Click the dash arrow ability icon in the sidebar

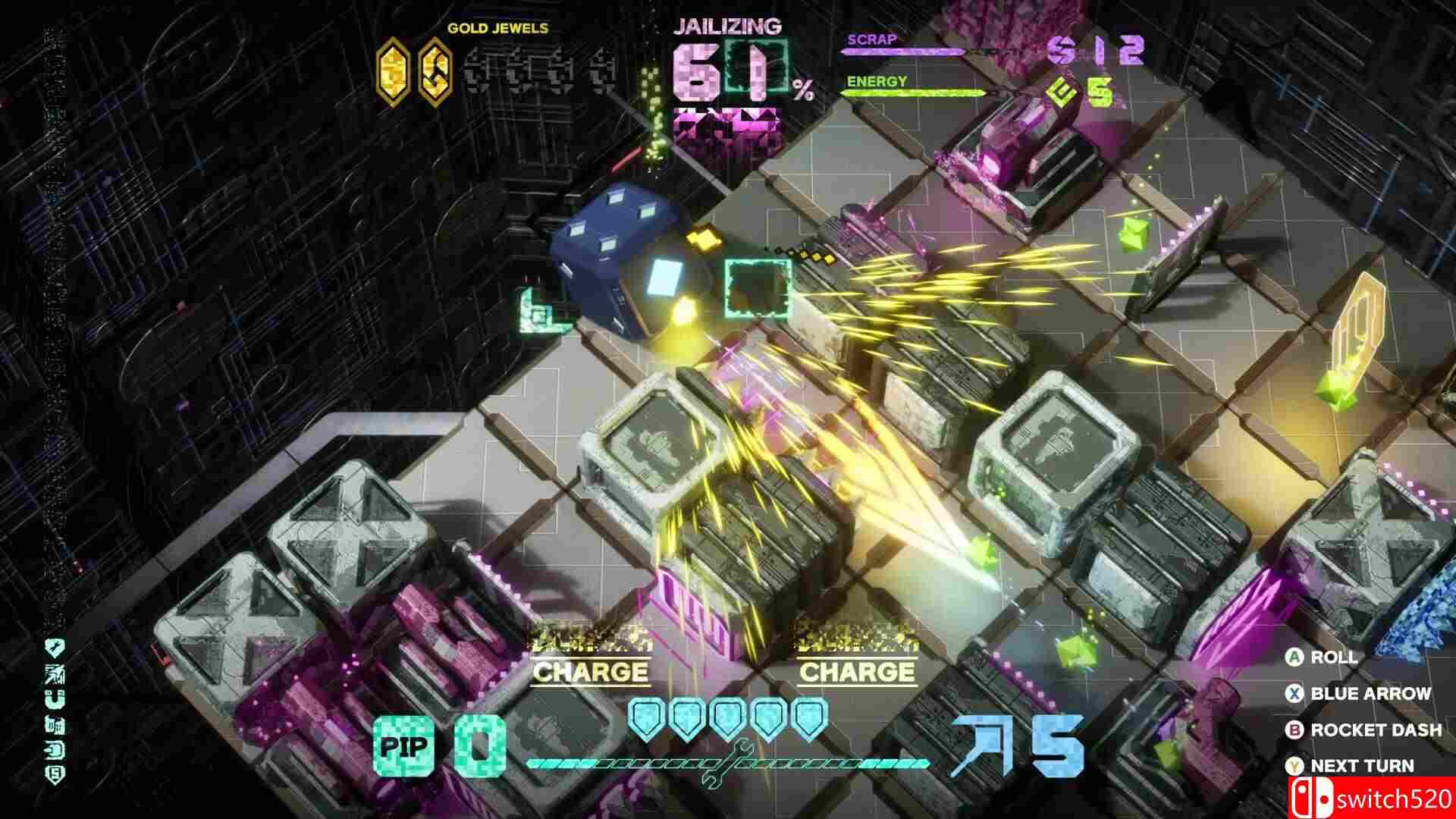(54, 674)
